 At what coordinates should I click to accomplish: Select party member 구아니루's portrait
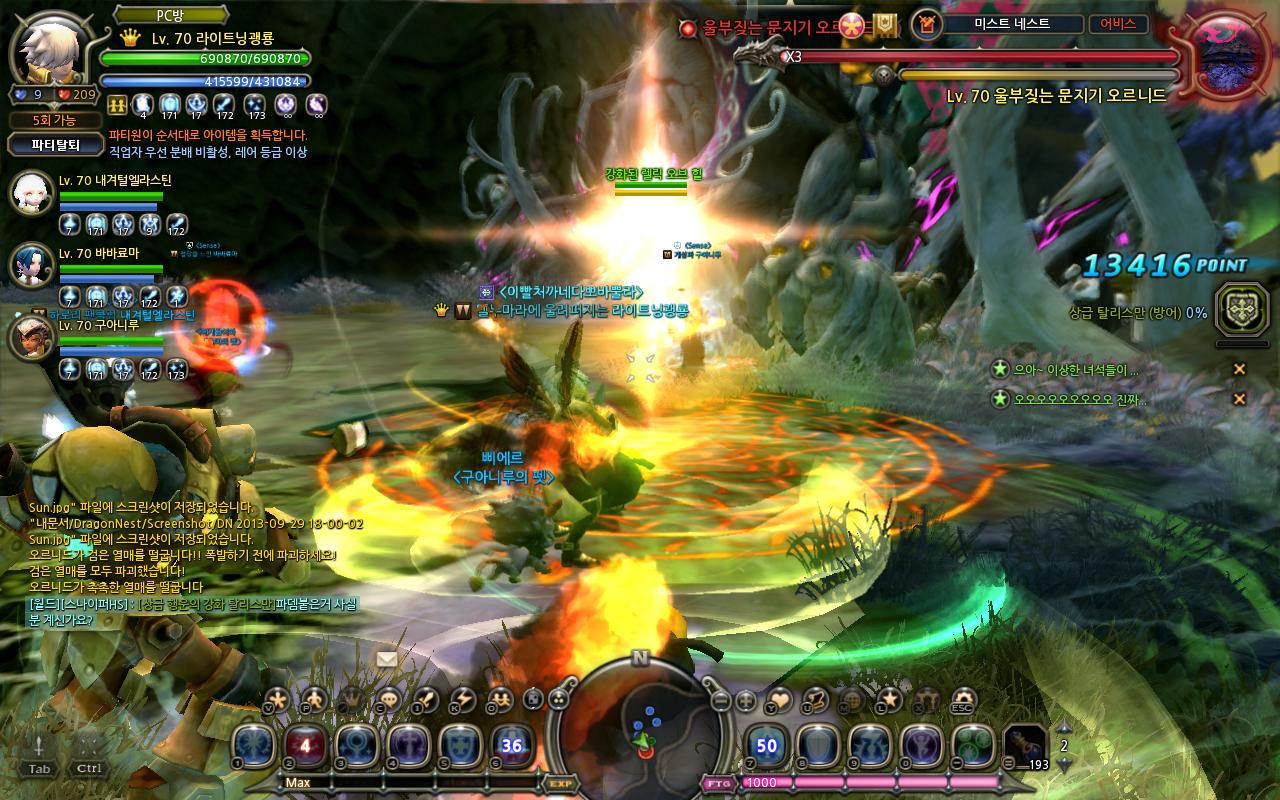pos(31,338)
